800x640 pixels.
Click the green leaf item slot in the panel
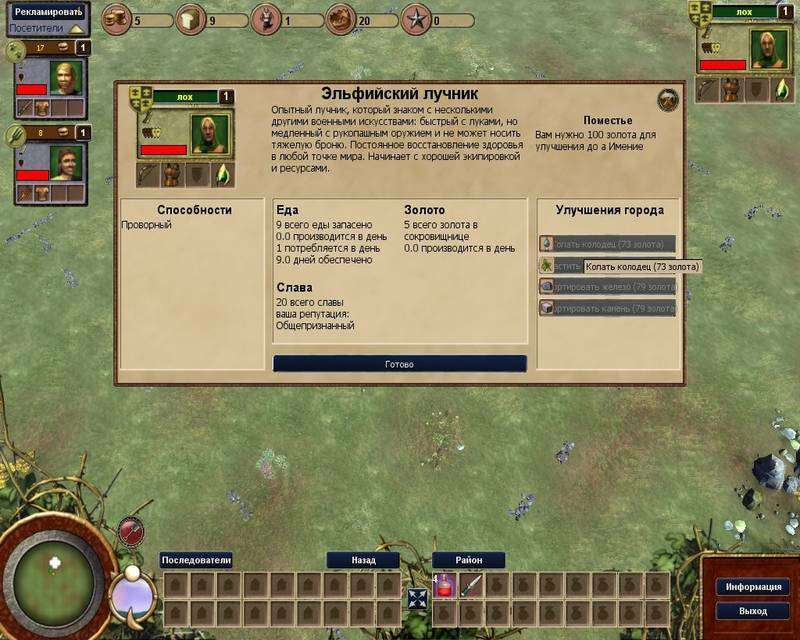[x=223, y=175]
